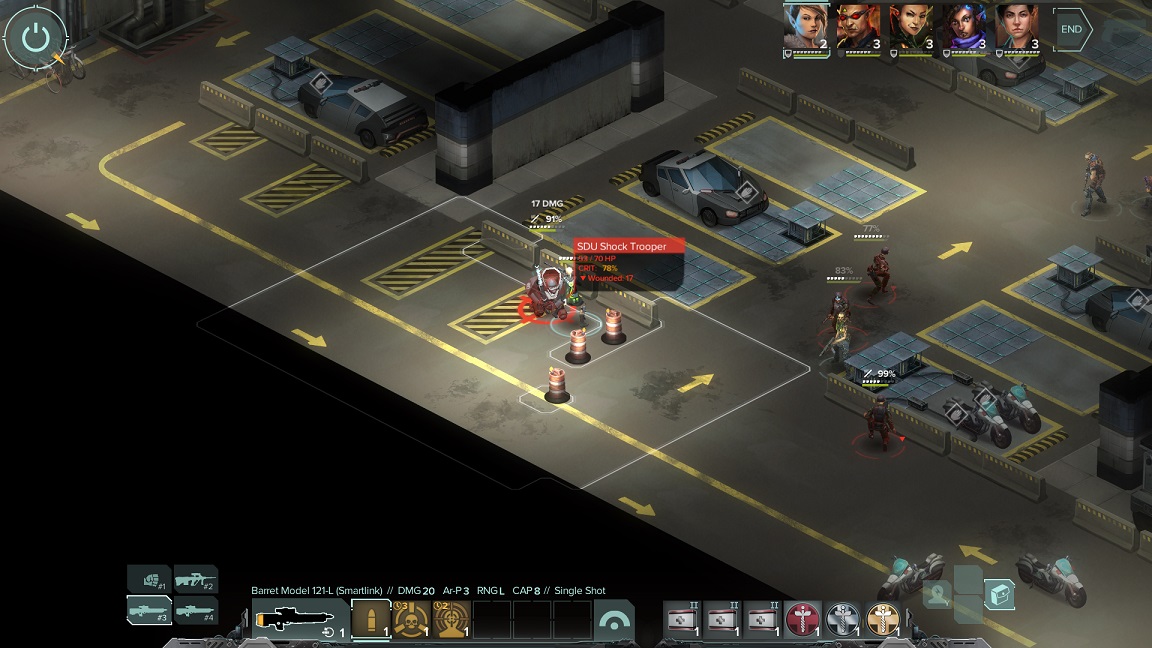Use the red caduceus medical item

(x=802, y=620)
